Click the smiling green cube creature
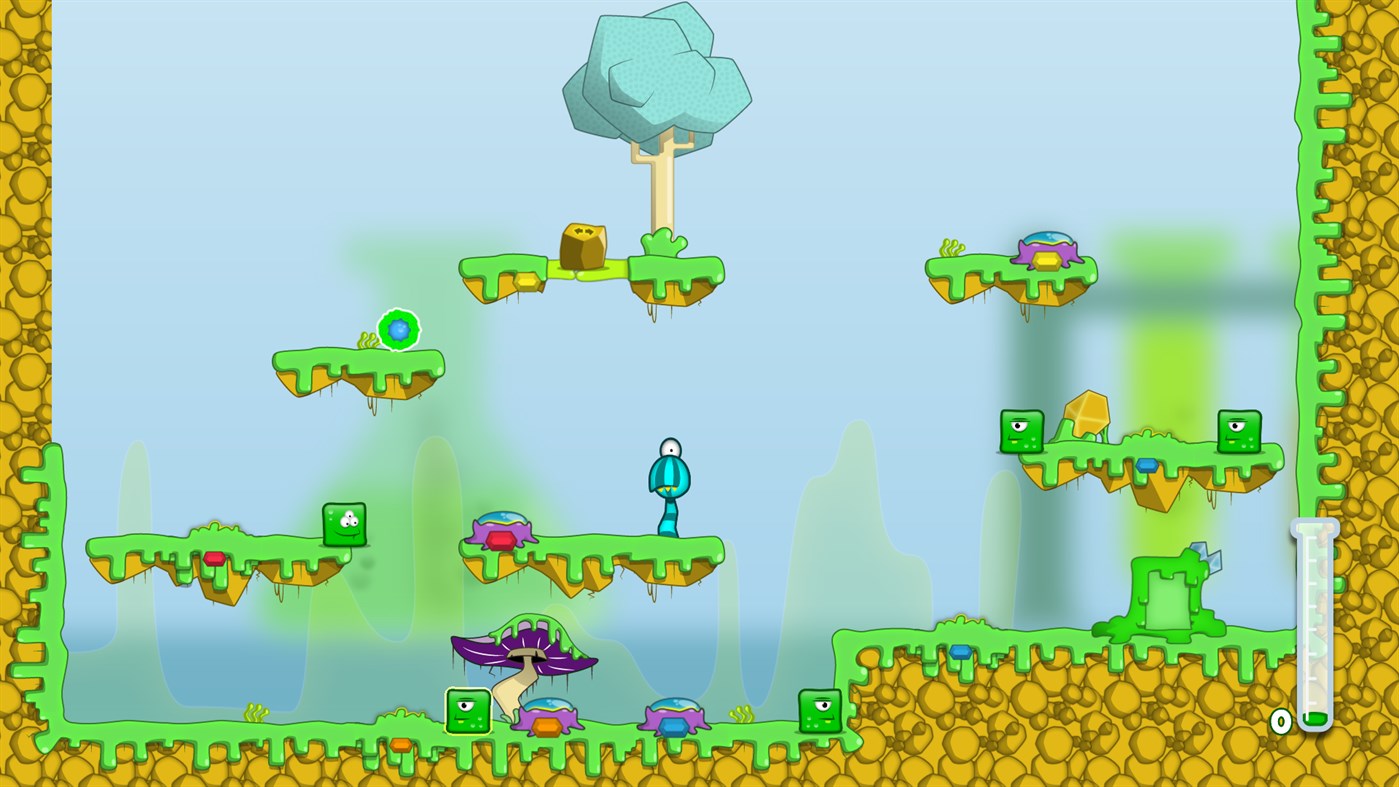The height and width of the screenshot is (787, 1399). coord(344,523)
